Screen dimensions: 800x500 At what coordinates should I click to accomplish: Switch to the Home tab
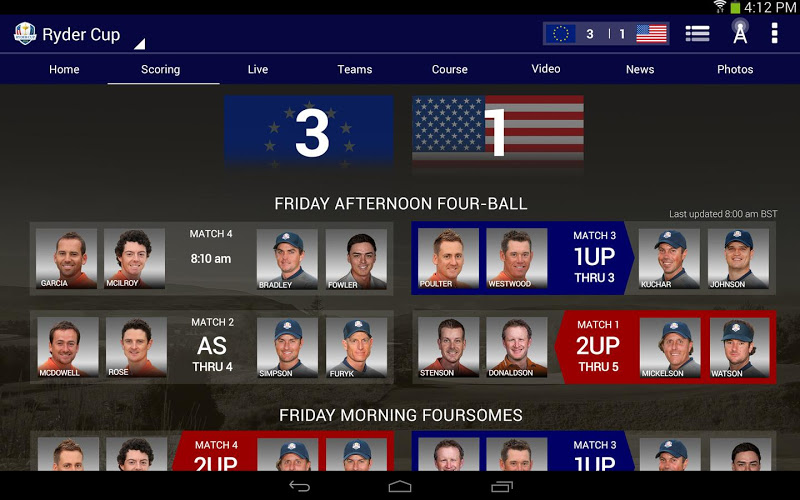(x=64, y=69)
